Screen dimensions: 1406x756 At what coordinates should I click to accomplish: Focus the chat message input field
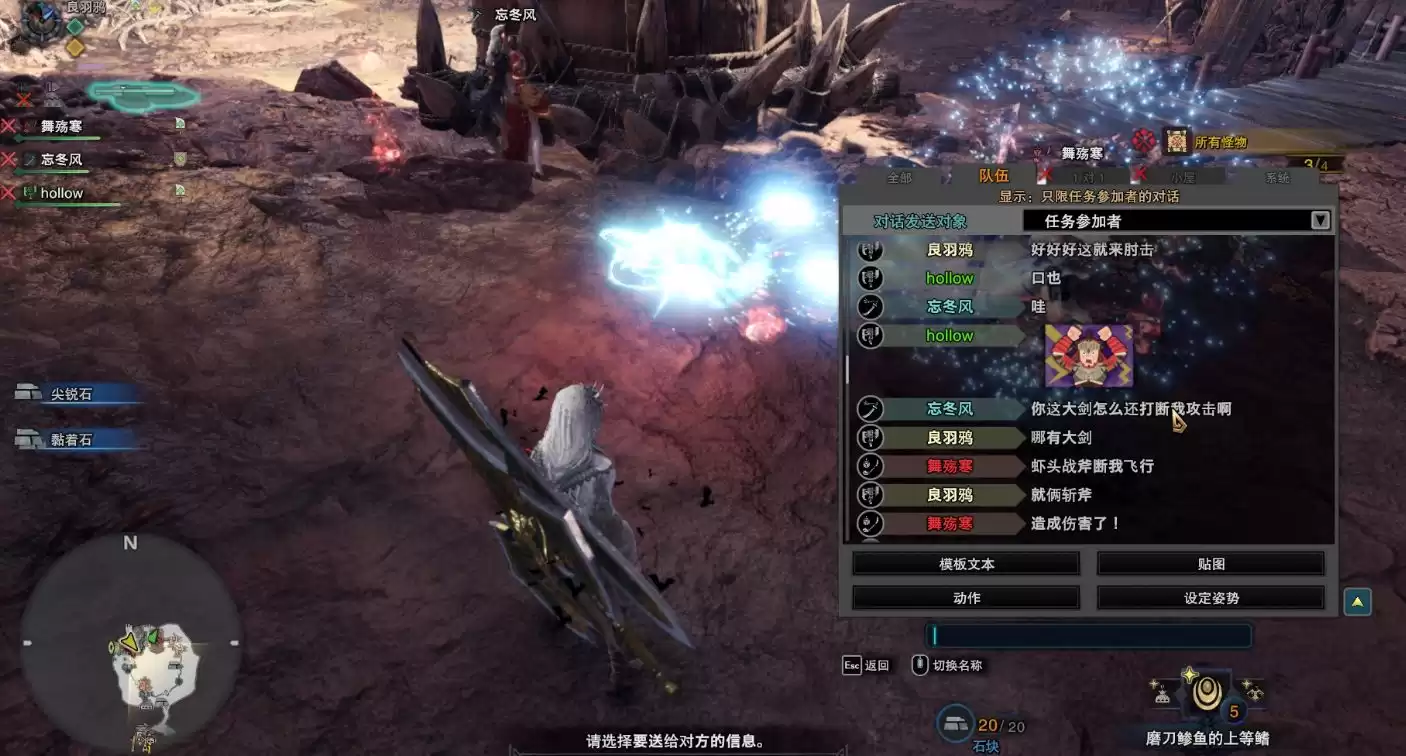point(1088,636)
